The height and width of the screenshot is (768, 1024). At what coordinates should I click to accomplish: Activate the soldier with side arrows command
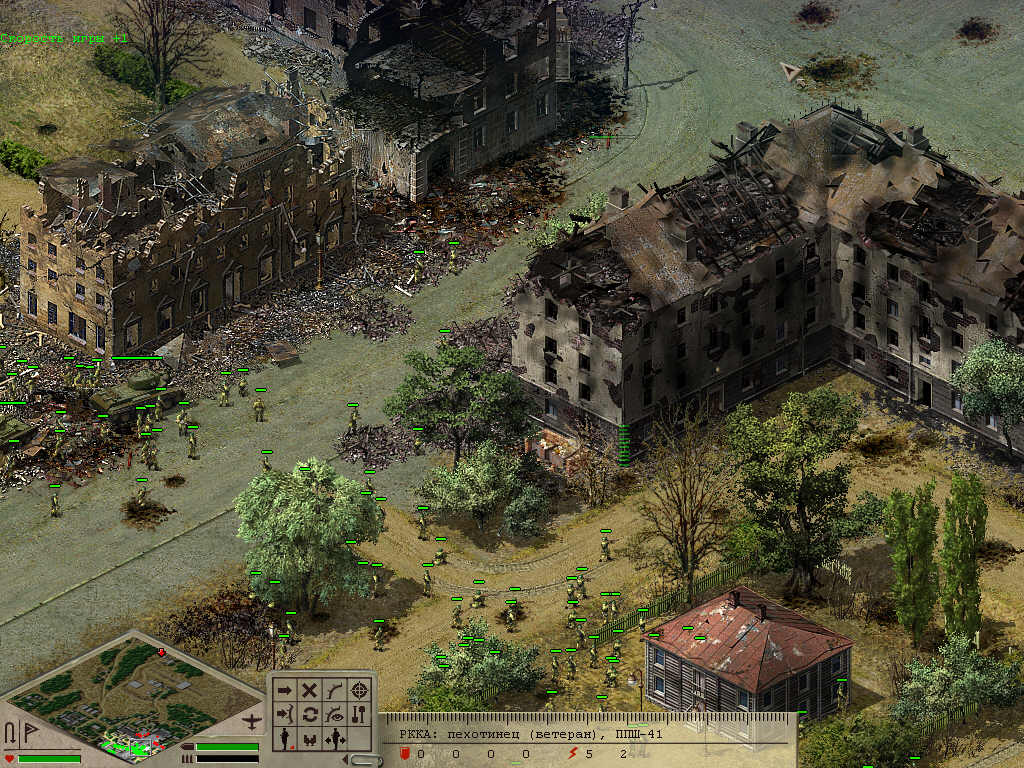tap(337, 739)
